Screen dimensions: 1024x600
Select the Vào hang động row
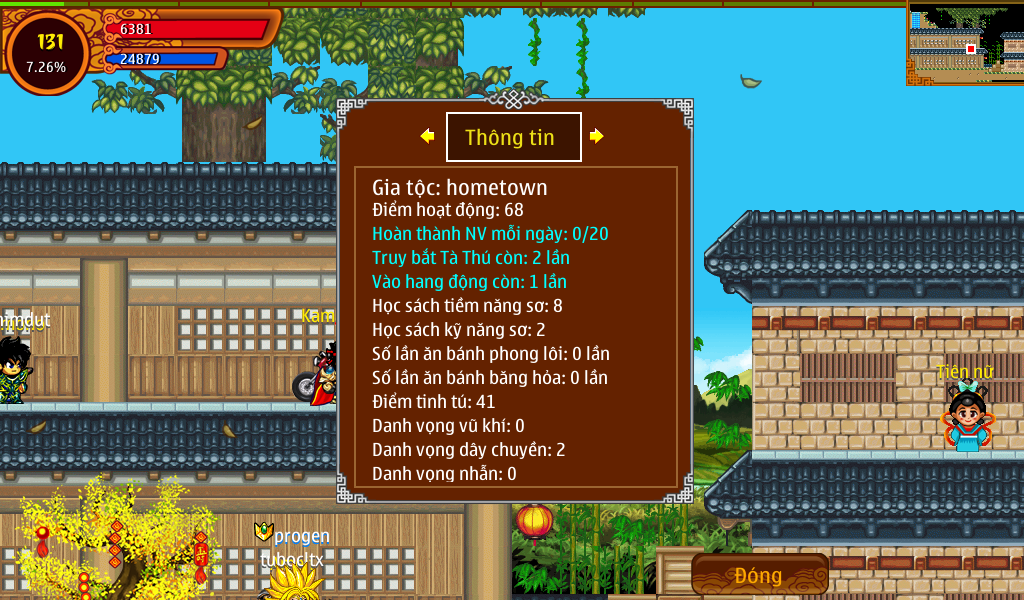point(469,282)
